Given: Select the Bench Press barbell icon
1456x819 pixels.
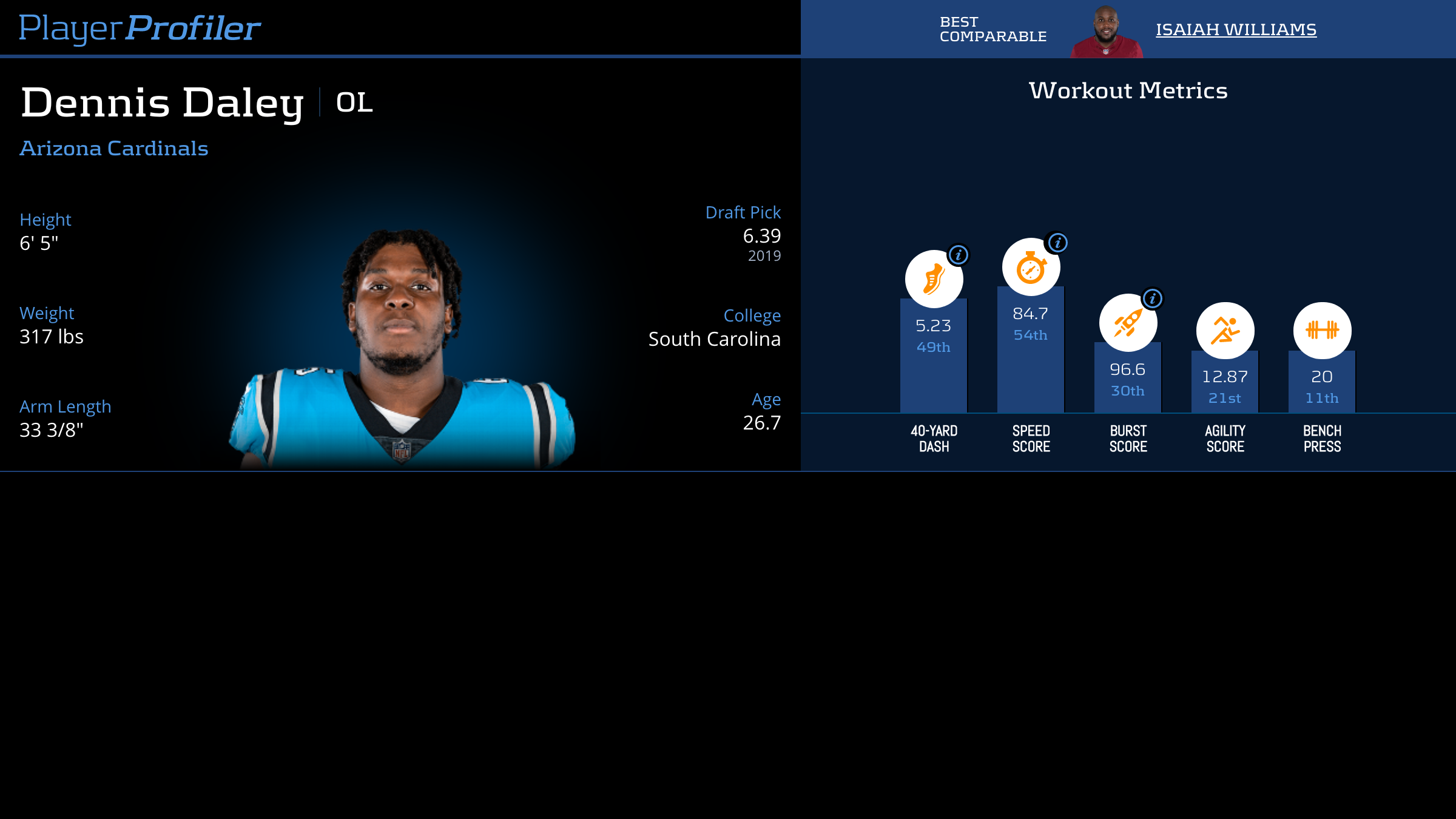Looking at the screenshot, I should click(x=1322, y=331).
